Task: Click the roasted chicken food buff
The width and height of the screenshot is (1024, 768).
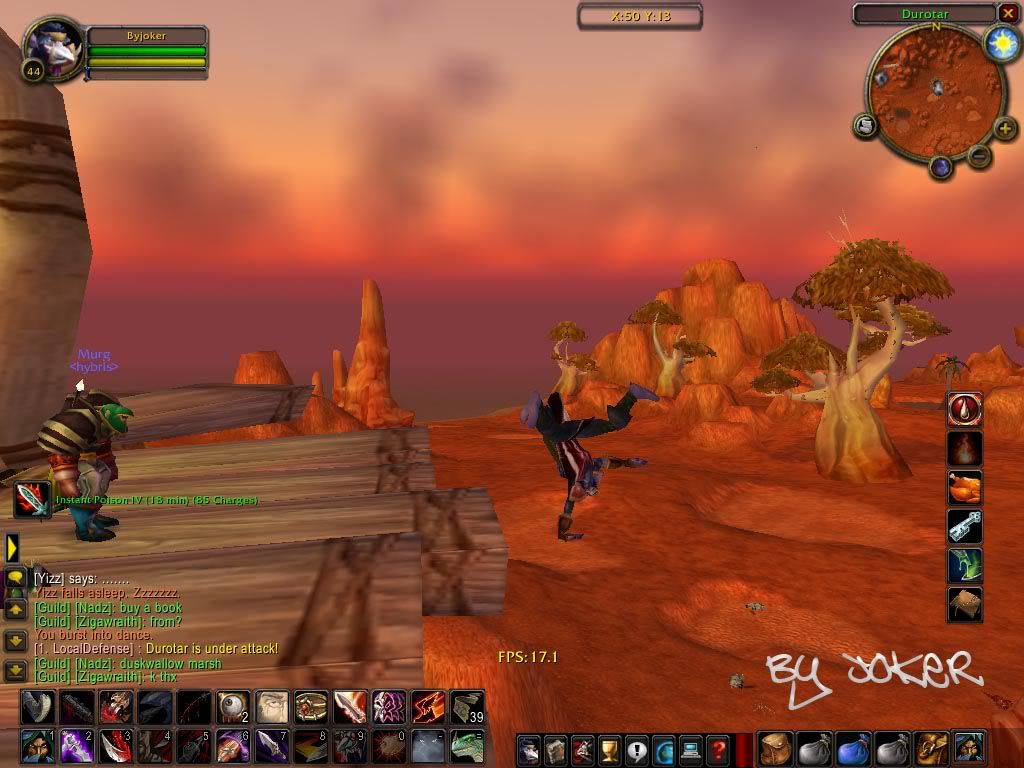Action: point(965,488)
